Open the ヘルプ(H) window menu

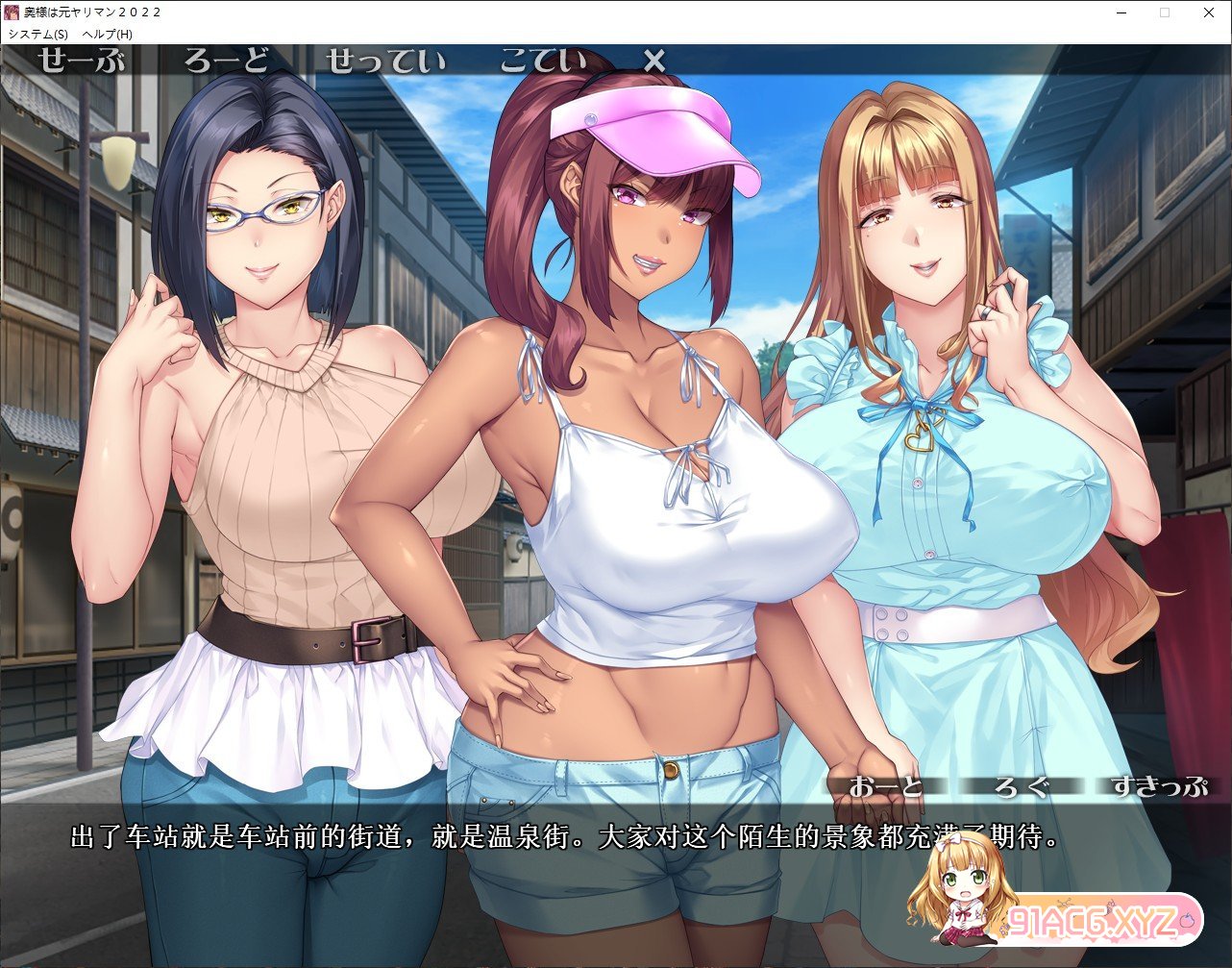click(108, 34)
